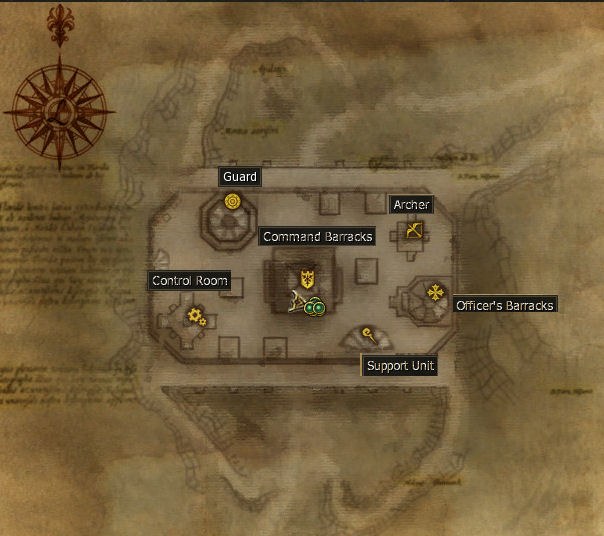Click the green player position marker

[315, 308]
